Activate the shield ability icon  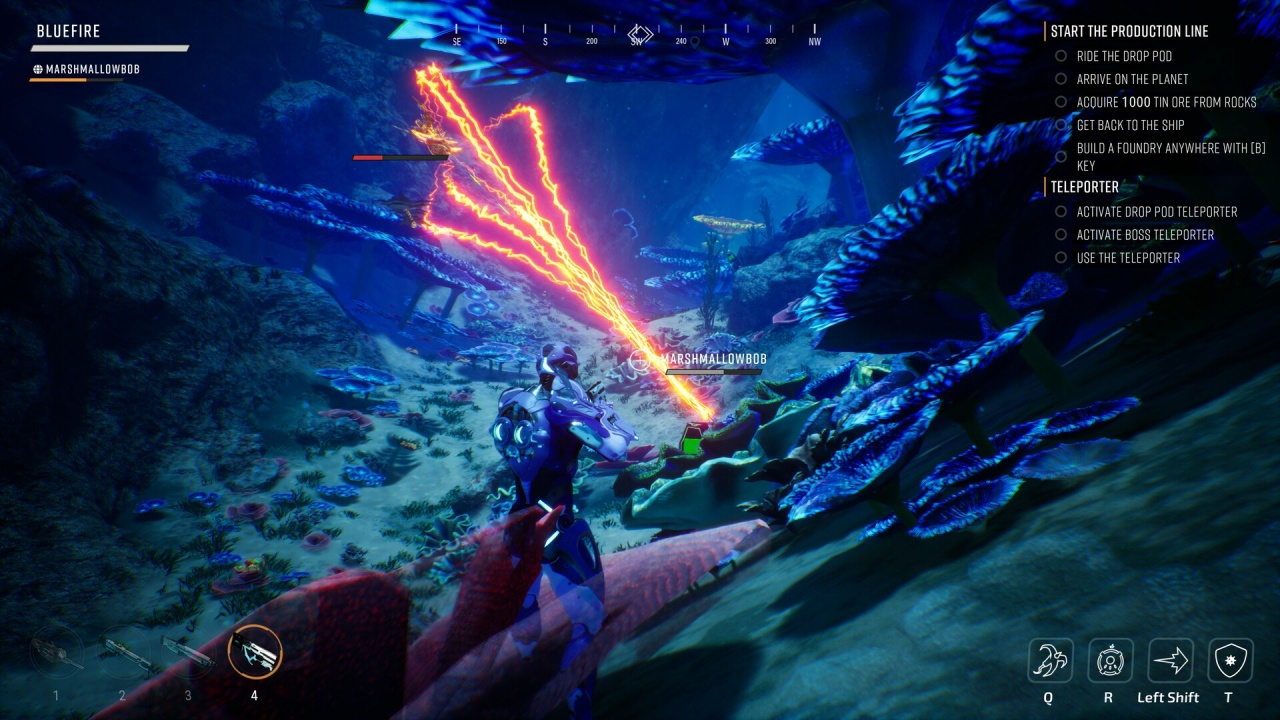[1230, 660]
